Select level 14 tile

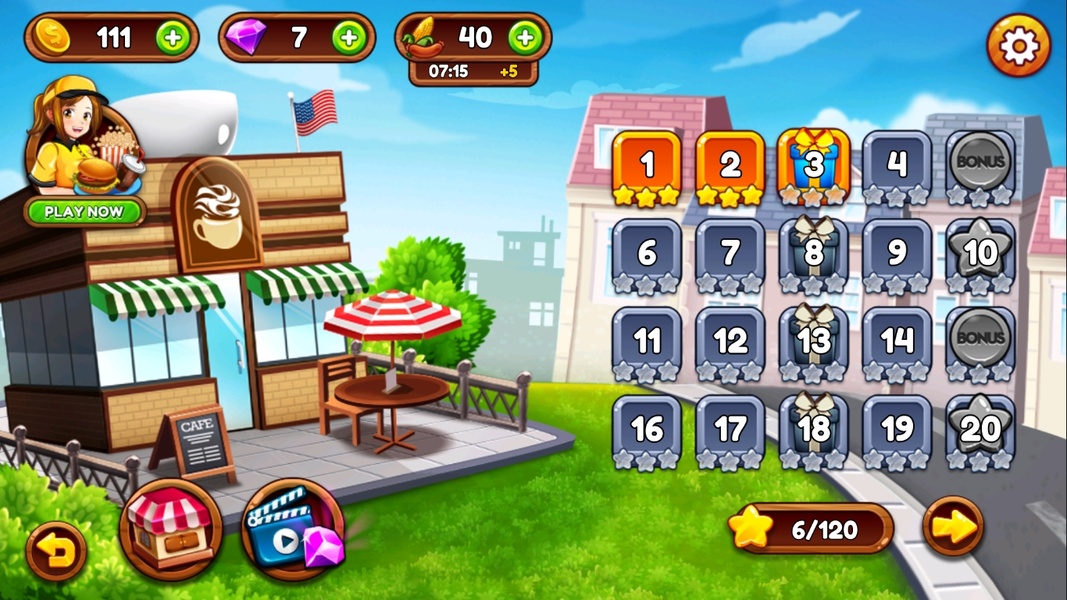(x=897, y=342)
